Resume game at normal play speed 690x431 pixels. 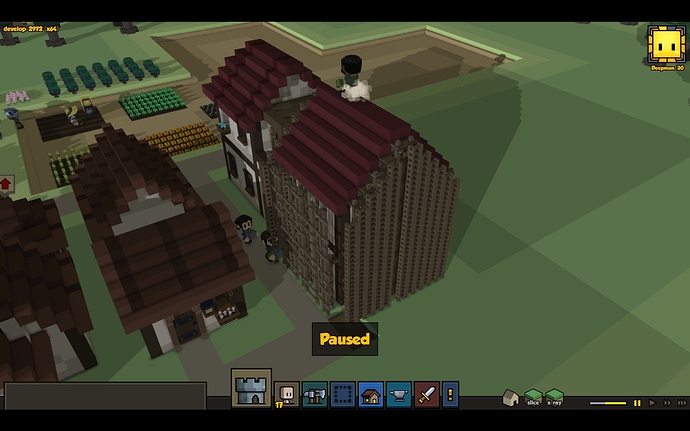(653, 403)
